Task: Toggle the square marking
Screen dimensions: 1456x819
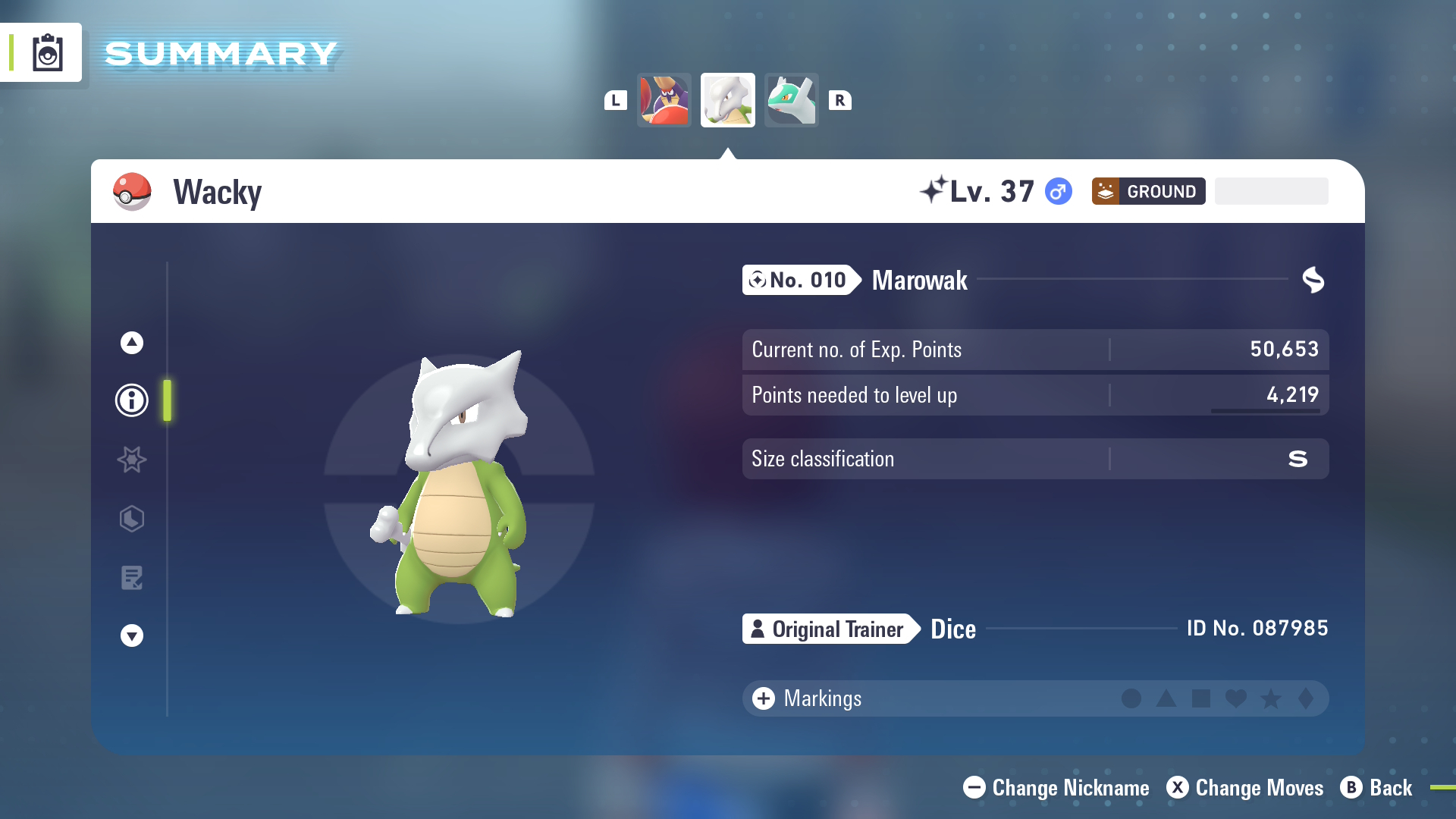Action: click(1200, 698)
